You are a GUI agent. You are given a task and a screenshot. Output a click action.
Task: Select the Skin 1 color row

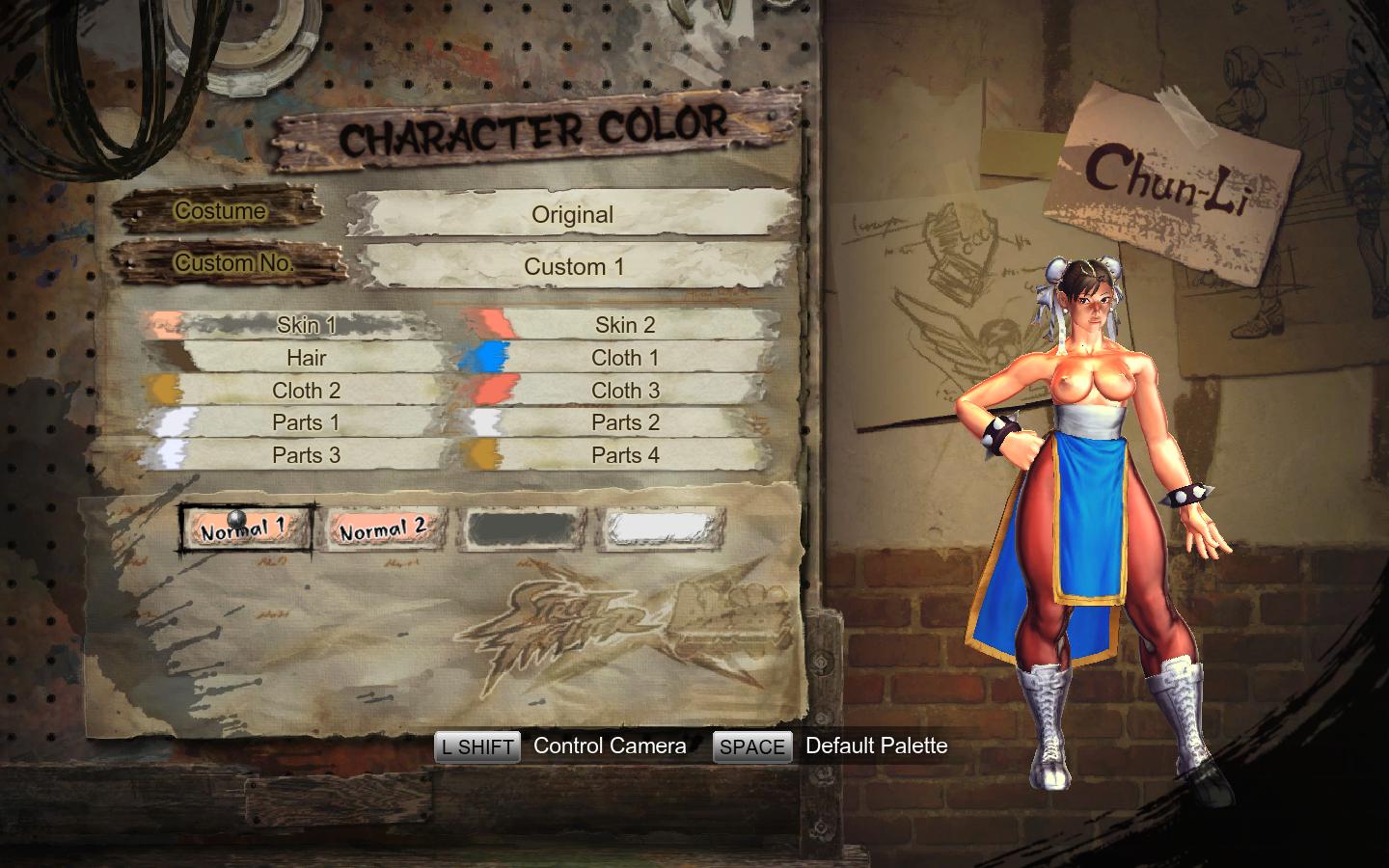(x=306, y=325)
